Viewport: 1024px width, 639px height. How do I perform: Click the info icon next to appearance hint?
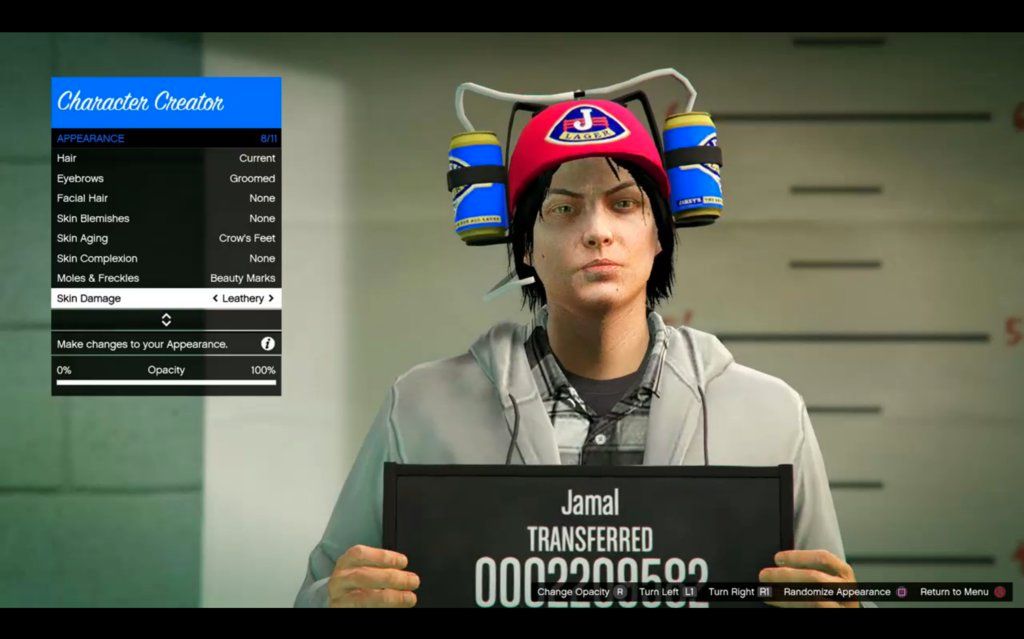(268, 343)
